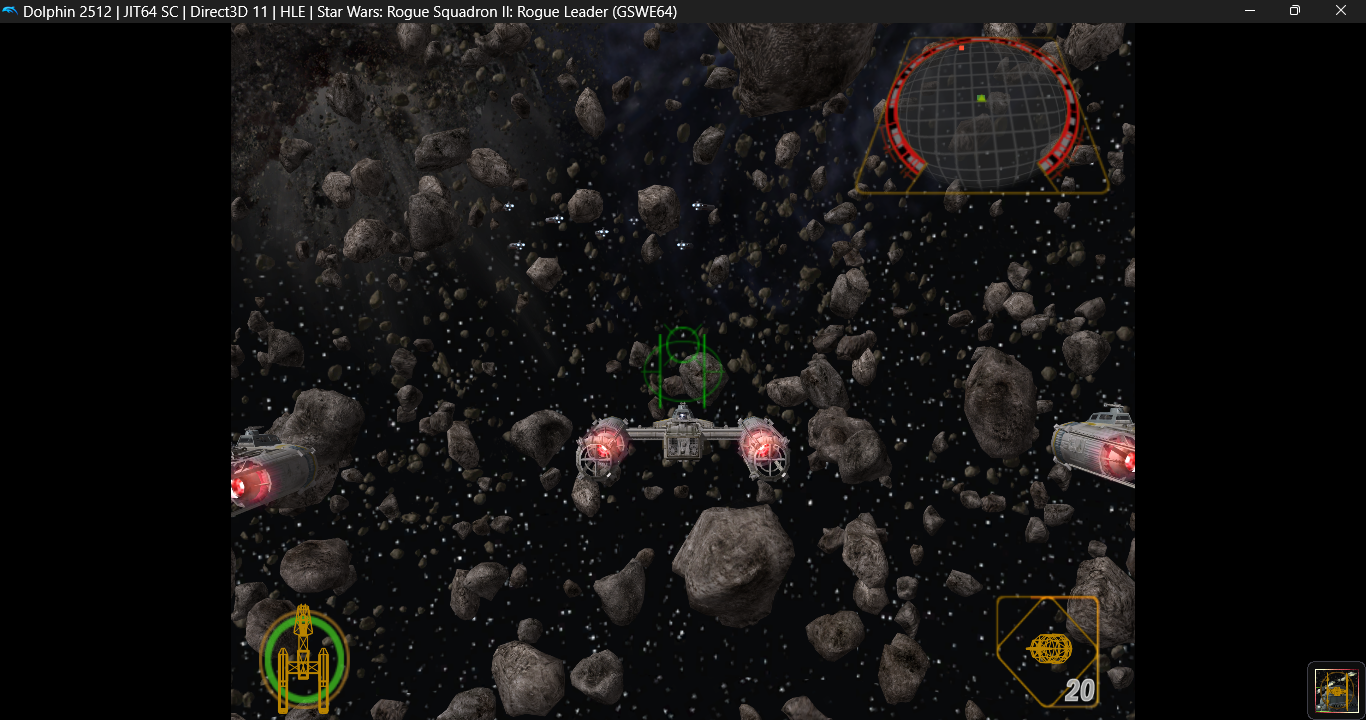The width and height of the screenshot is (1366, 720).
Task: Minimize the Dolphin window
Action: [x=1250, y=11]
